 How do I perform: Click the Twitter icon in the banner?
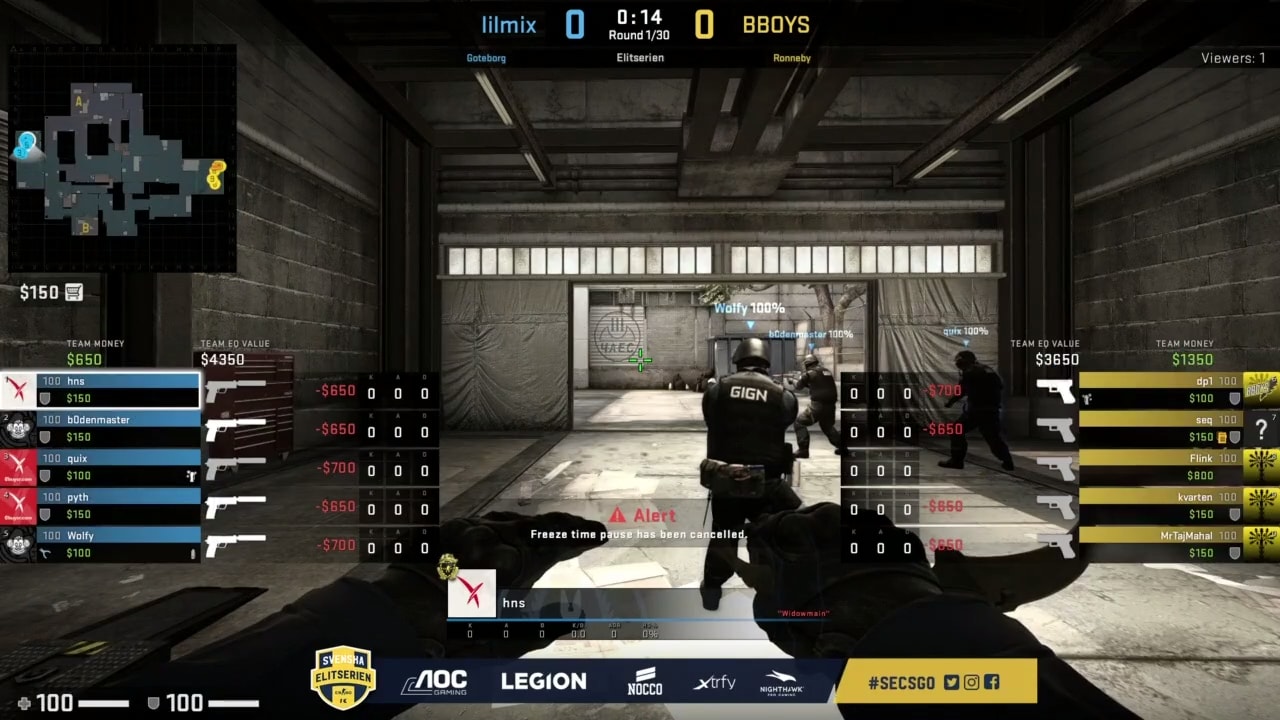[951, 683]
